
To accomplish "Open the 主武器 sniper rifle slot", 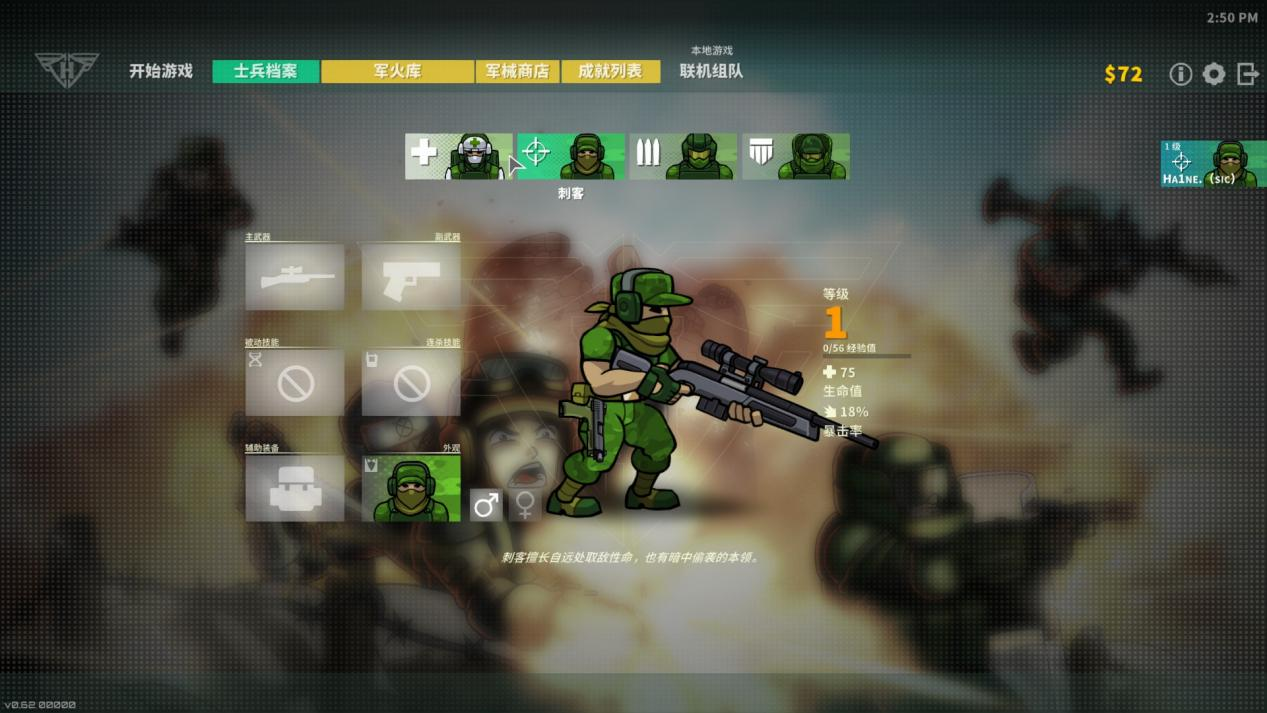I will (295, 277).
